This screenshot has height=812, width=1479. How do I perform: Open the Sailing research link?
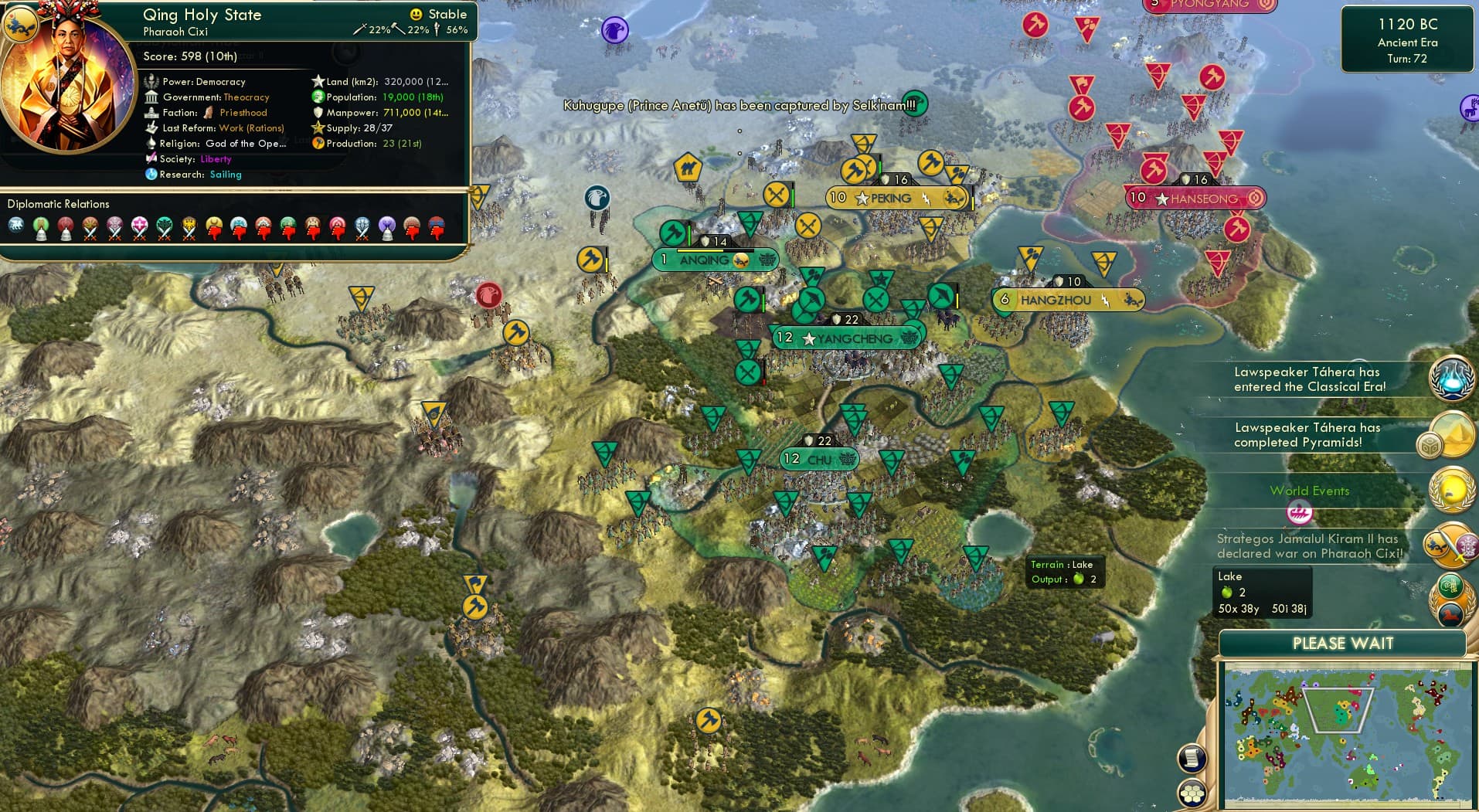(x=226, y=175)
